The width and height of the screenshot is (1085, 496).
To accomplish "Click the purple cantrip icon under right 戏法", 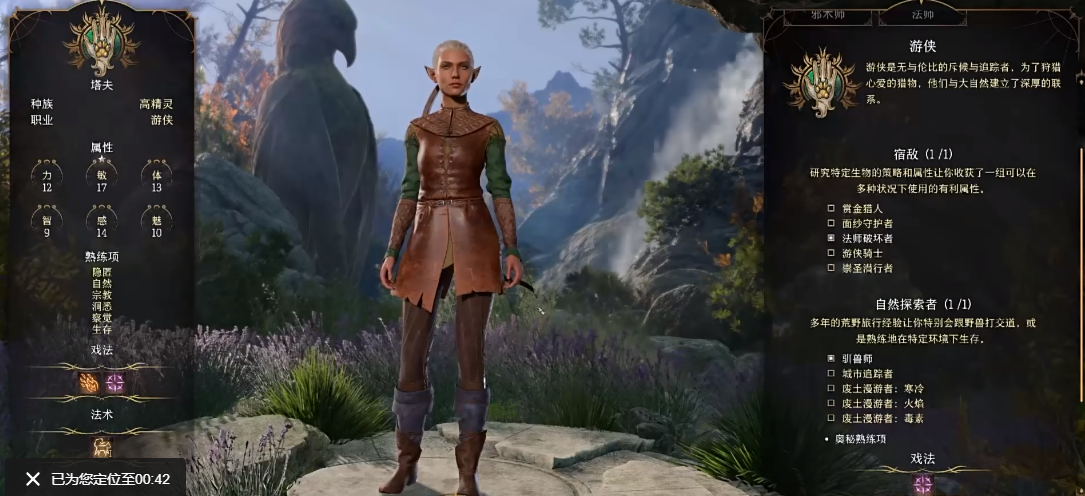I will 922,484.
